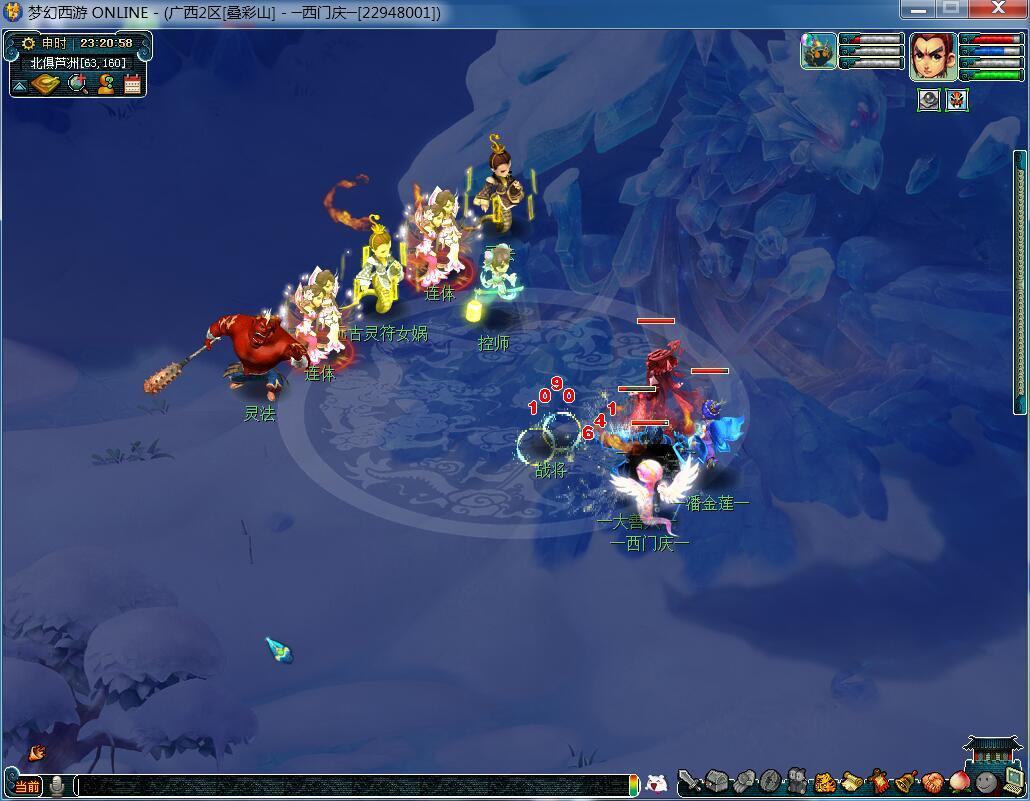Click the opera mask buff icon

[x=957, y=100]
